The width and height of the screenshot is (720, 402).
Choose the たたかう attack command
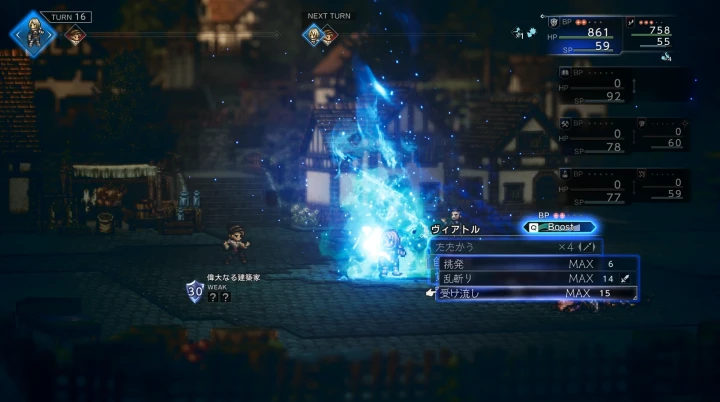pyautogui.click(x=515, y=246)
